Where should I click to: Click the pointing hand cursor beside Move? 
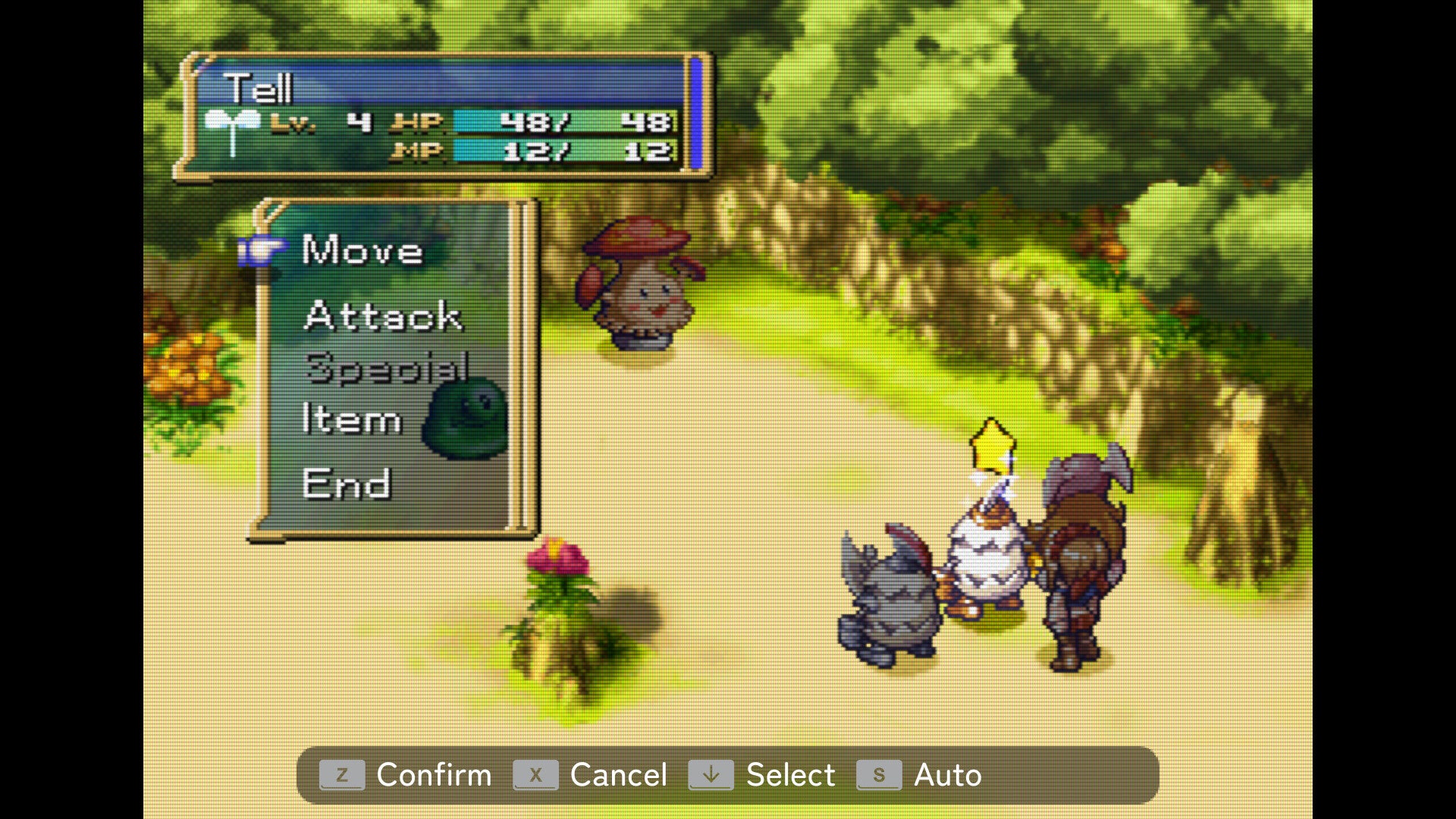[x=262, y=250]
